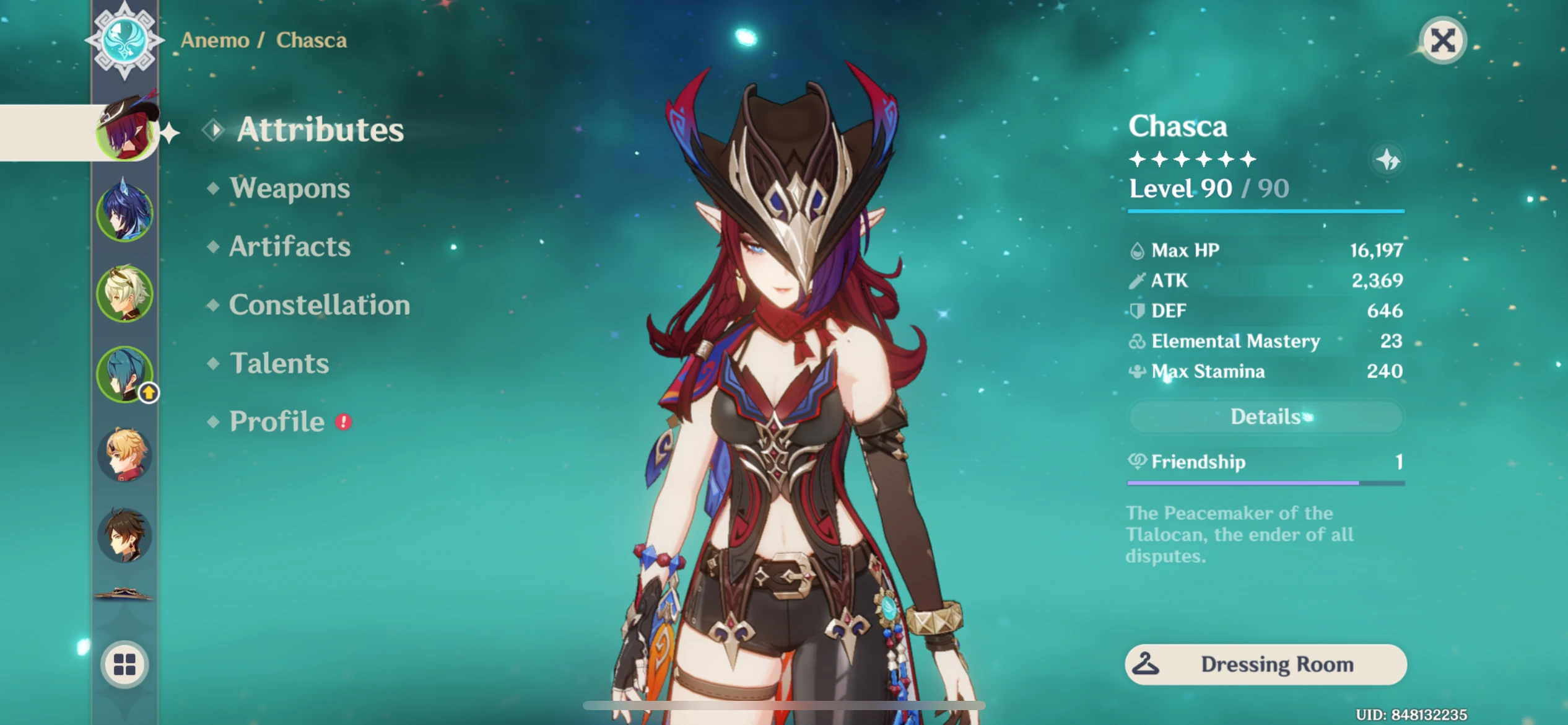1568x725 pixels.
Task: Open the Details panel
Action: click(1265, 416)
